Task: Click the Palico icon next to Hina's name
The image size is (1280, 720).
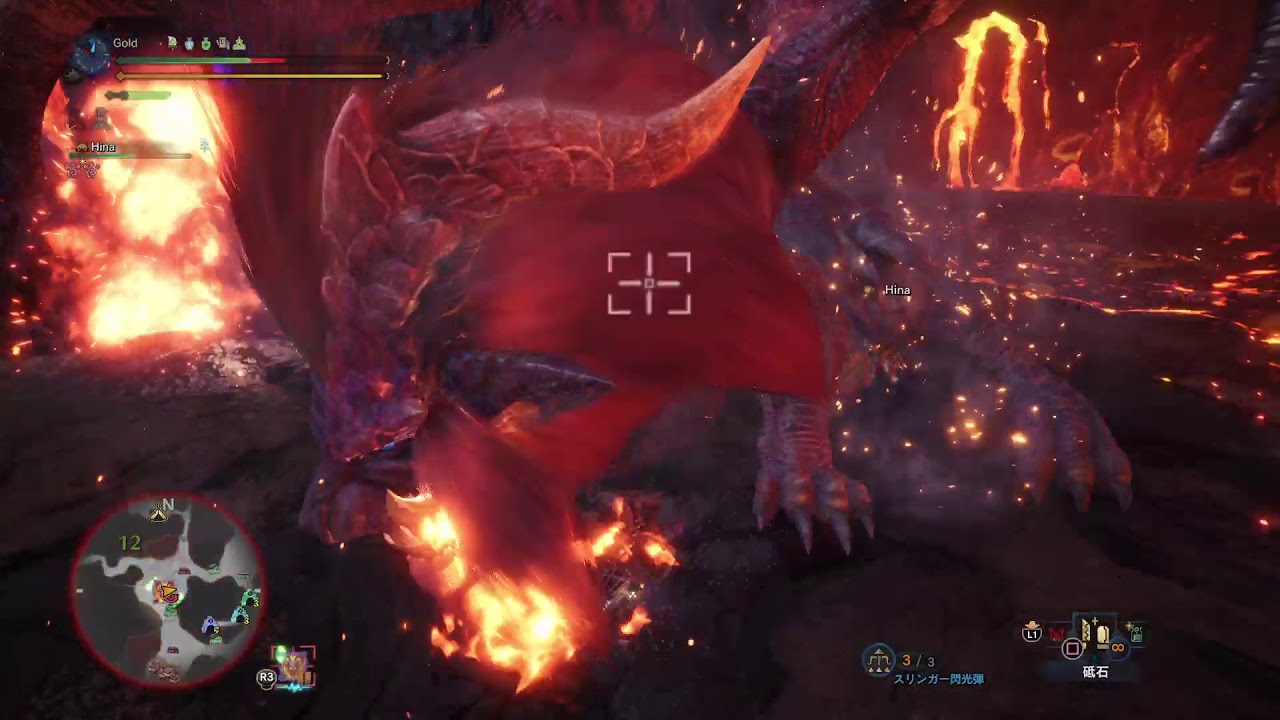Action: (x=83, y=146)
